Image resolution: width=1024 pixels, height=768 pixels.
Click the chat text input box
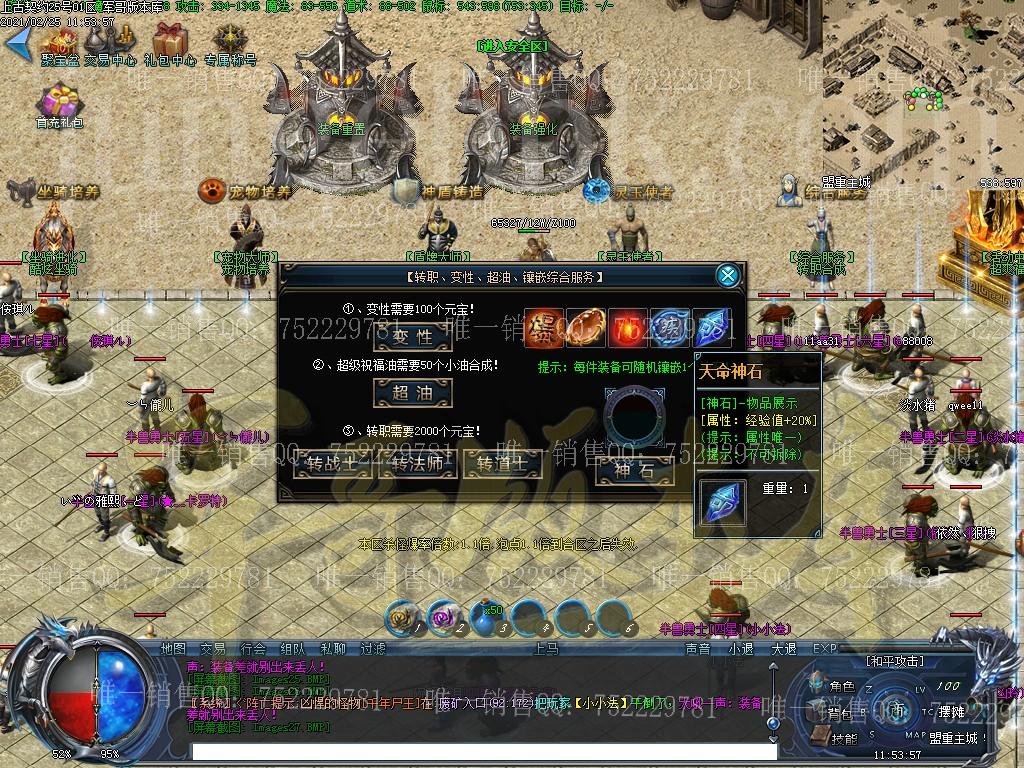click(x=480, y=750)
